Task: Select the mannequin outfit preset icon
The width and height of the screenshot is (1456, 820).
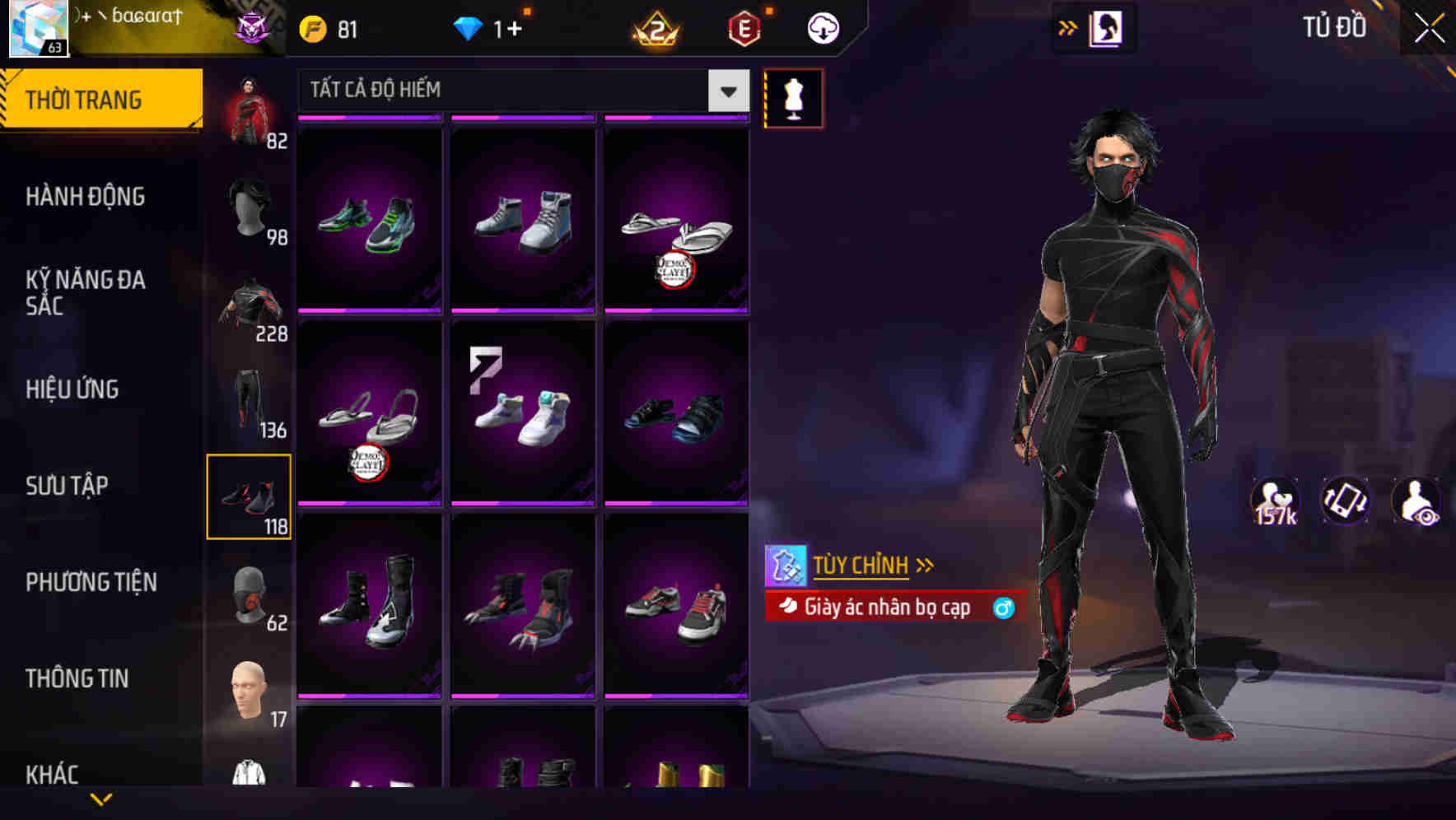Action: (793, 98)
